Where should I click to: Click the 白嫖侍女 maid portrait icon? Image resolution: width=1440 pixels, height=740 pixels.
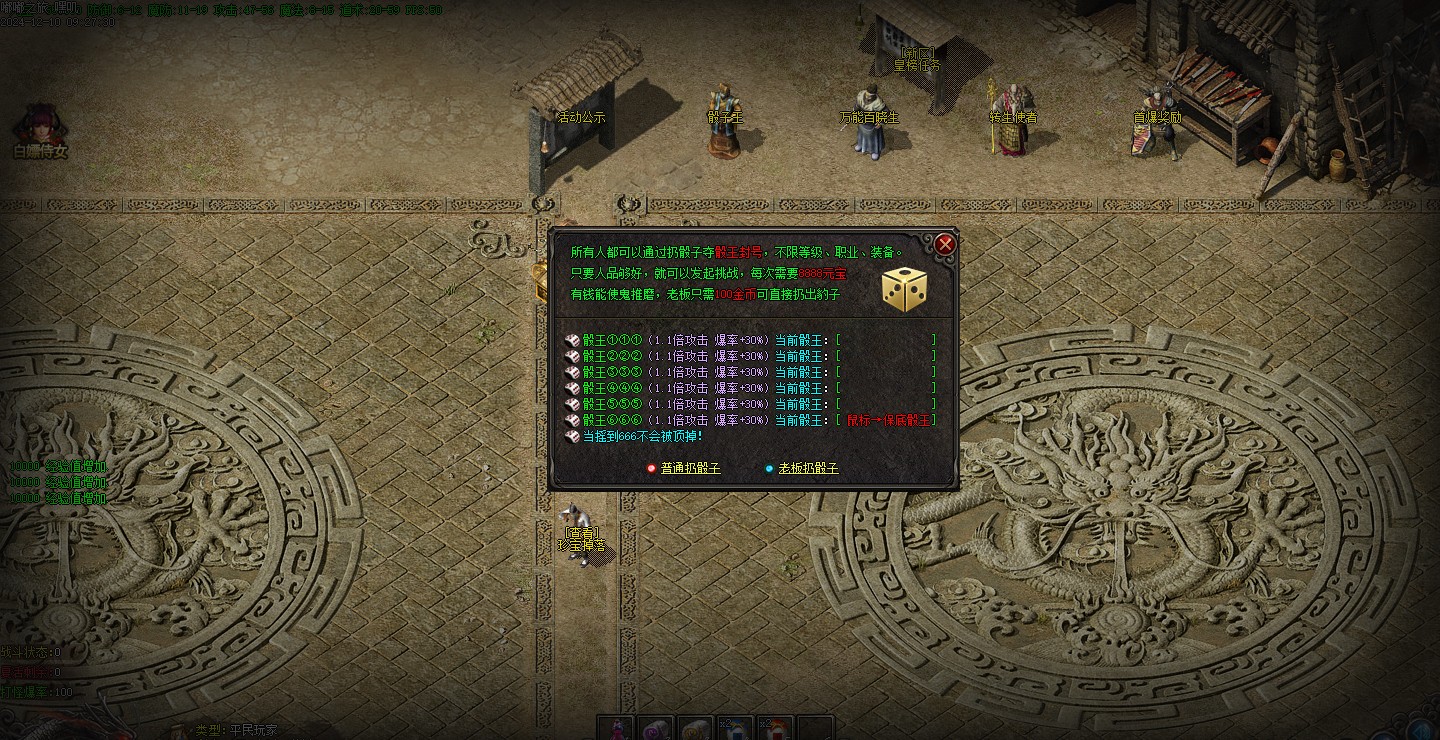click(x=40, y=126)
